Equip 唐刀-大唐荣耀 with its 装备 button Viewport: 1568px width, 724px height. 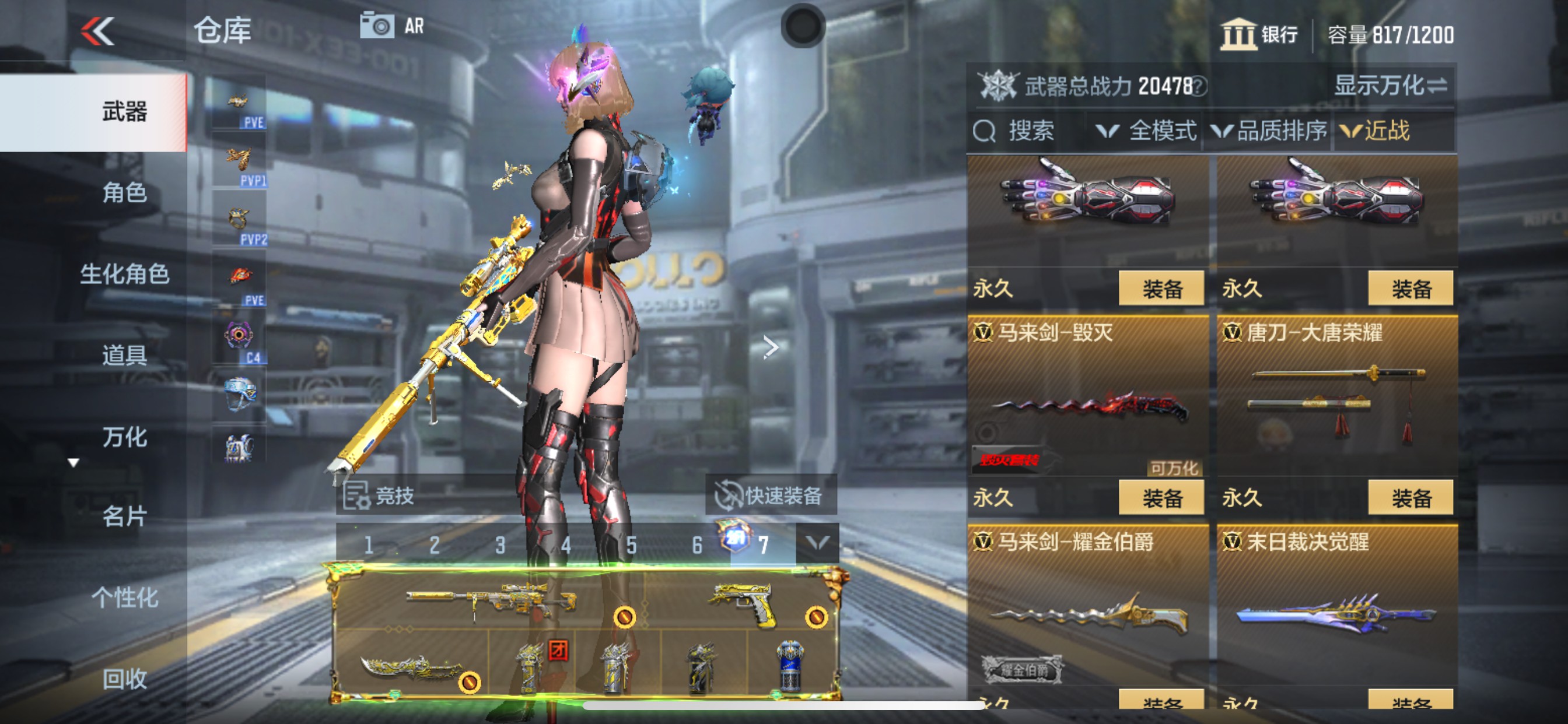(x=1412, y=497)
